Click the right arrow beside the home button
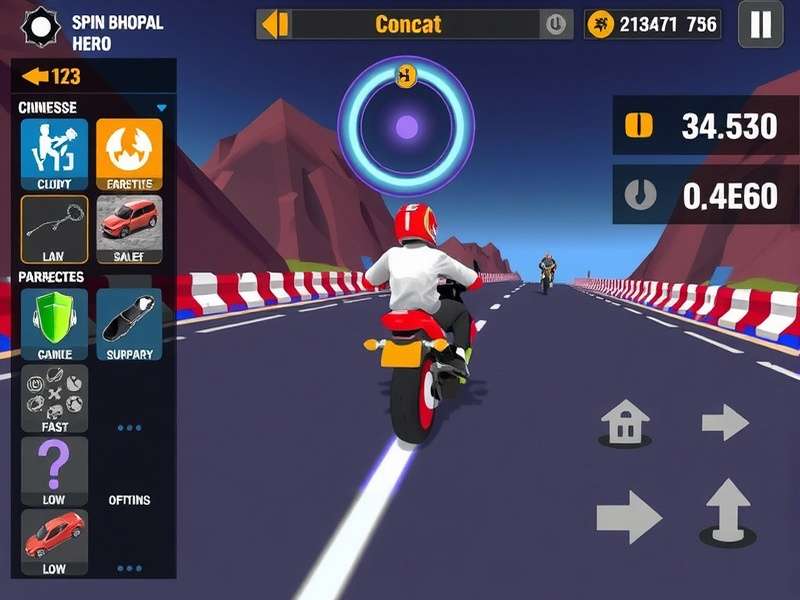This screenshot has height=600, width=800. [x=725, y=422]
